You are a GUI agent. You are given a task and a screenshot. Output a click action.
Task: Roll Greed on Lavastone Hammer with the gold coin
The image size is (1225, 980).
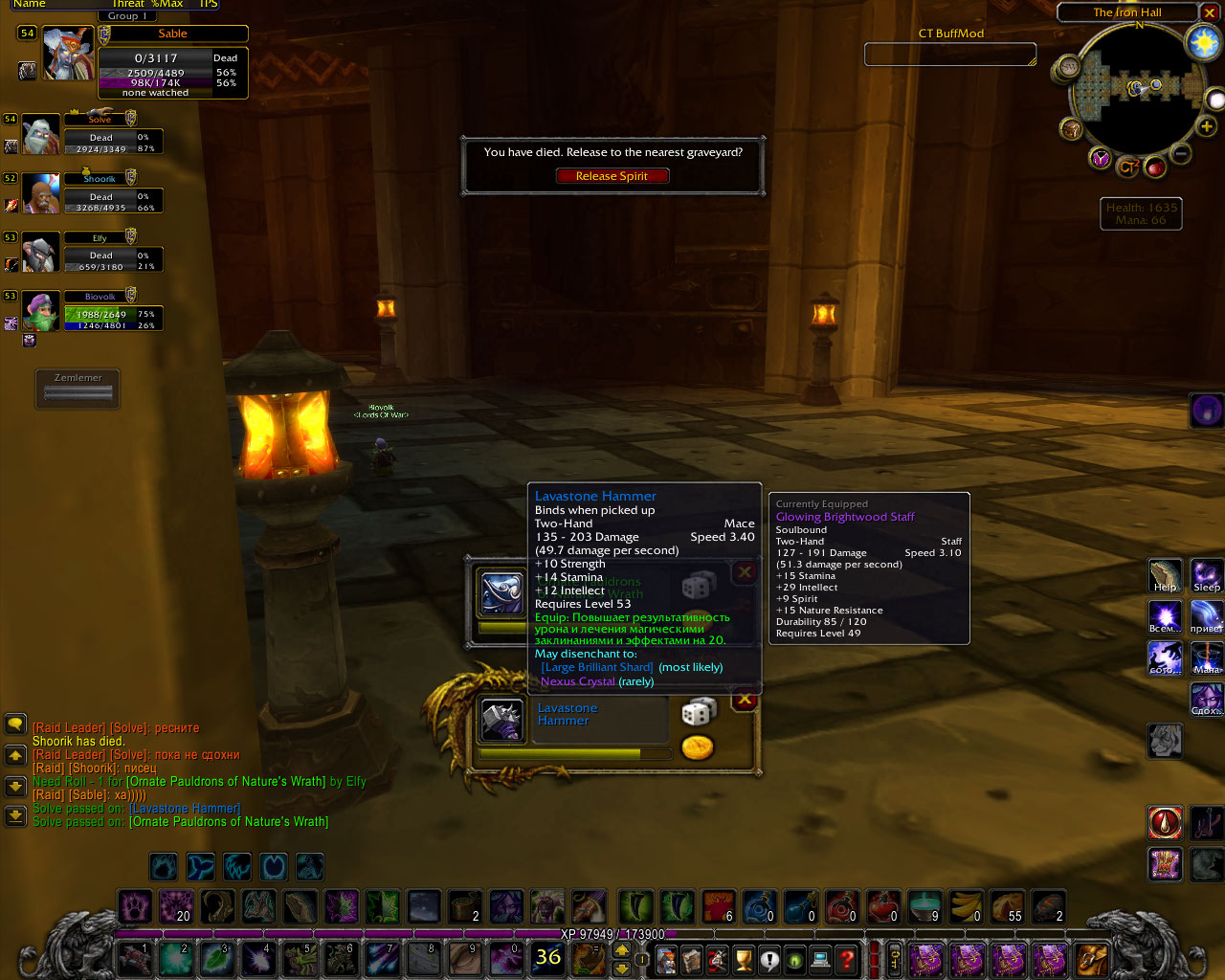tap(698, 747)
